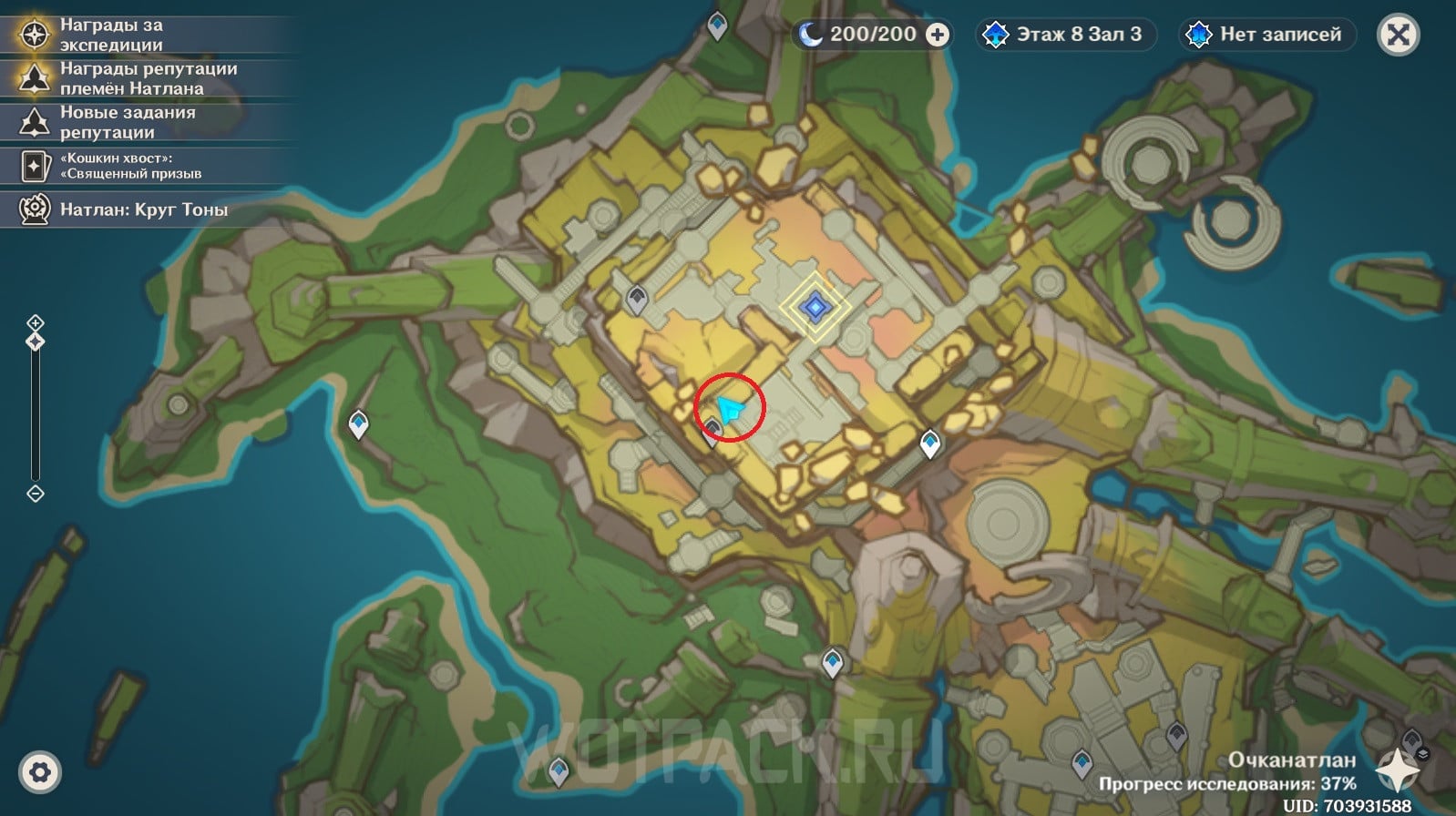Add resin with the plus button
The image size is (1456, 816).
(937, 35)
